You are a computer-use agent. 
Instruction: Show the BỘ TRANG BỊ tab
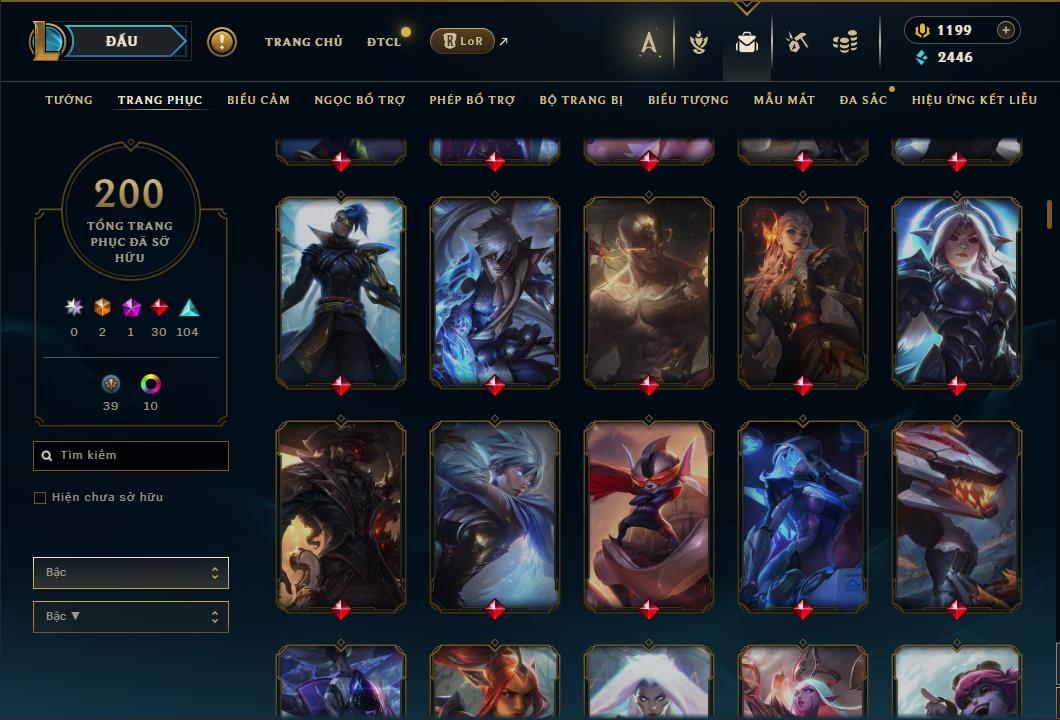581,100
